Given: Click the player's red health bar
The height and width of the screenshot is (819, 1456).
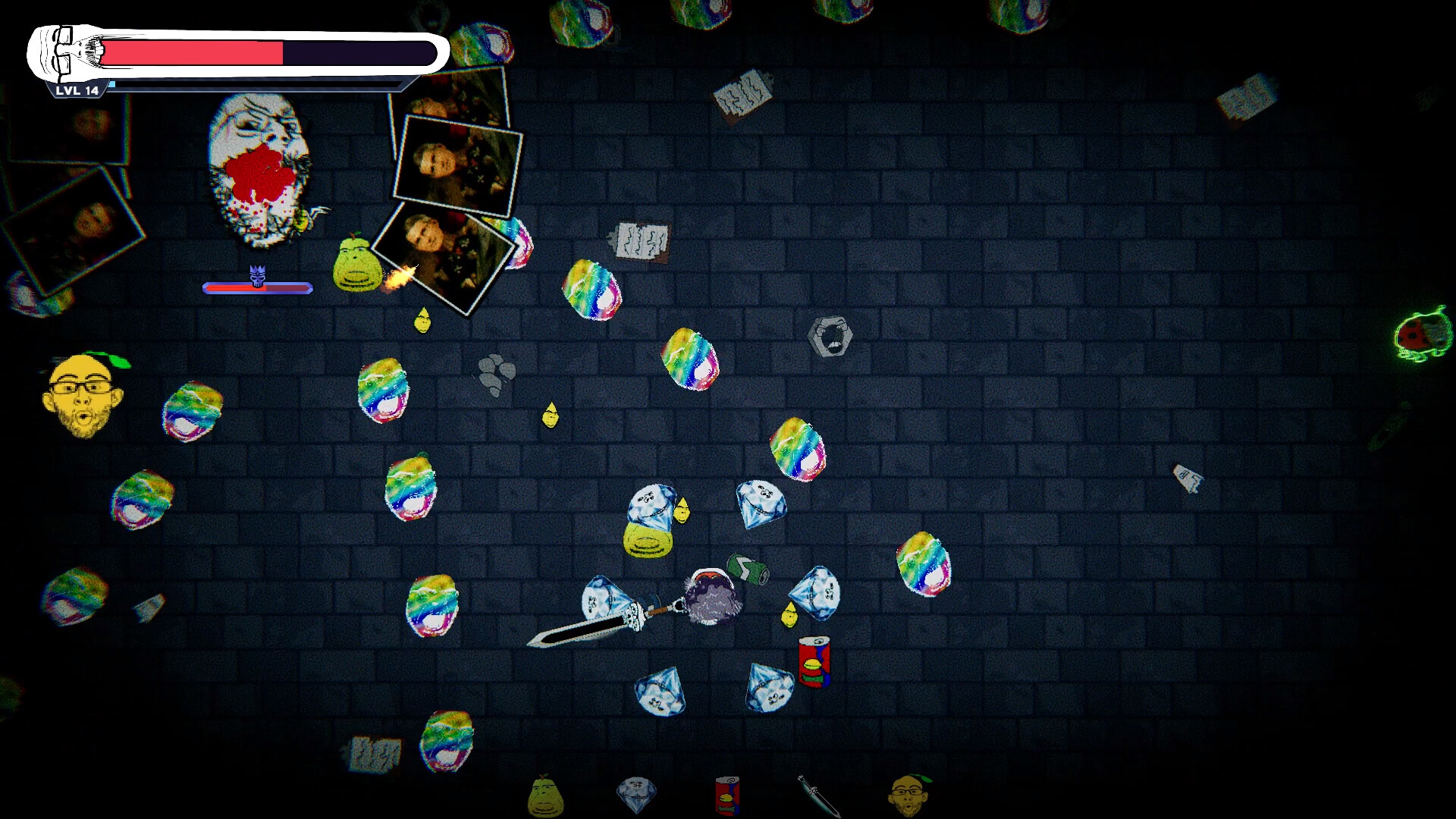Looking at the screenshot, I should click(193, 52).
